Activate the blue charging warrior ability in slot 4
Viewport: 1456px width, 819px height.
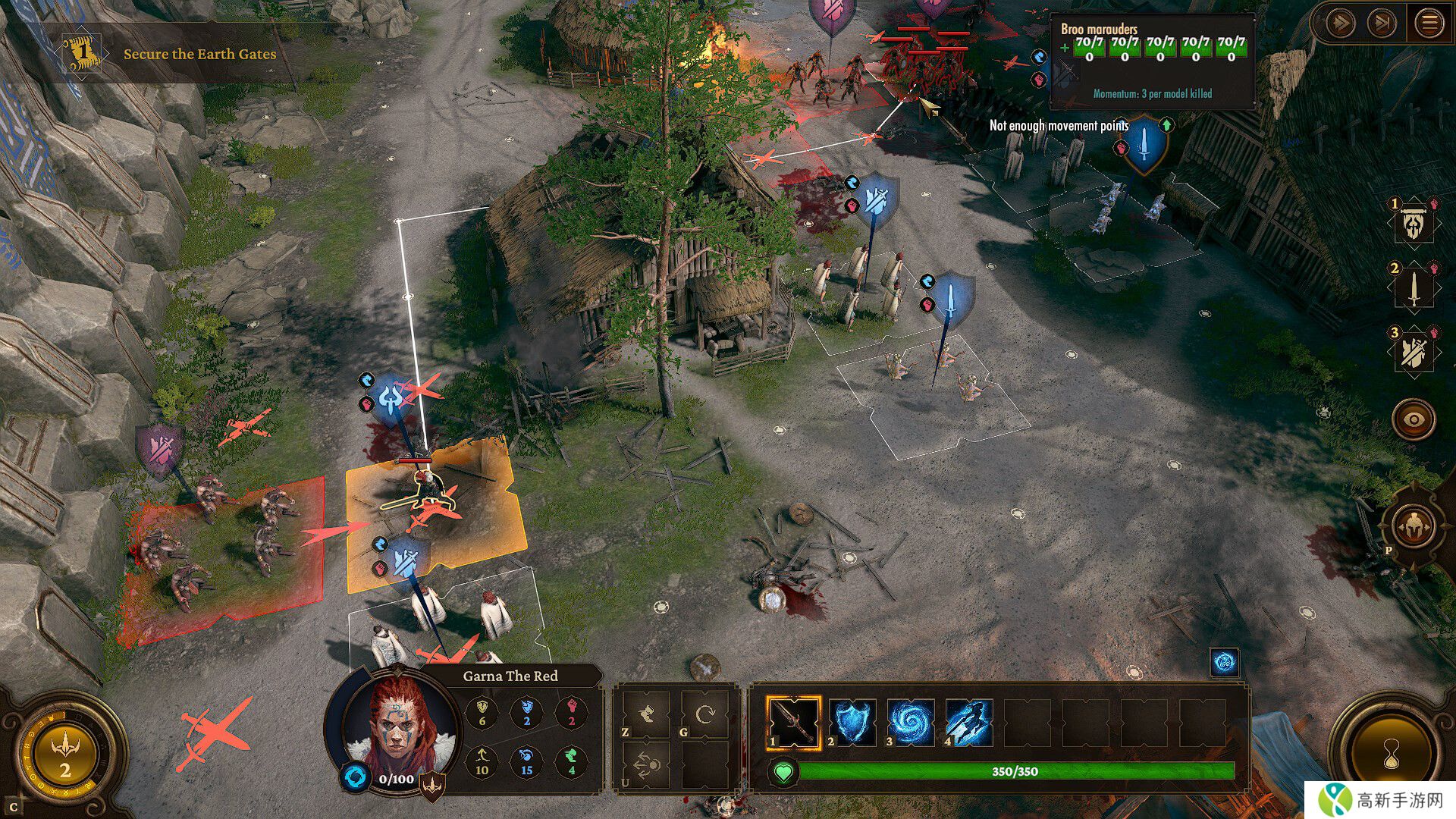coord(969,723)
